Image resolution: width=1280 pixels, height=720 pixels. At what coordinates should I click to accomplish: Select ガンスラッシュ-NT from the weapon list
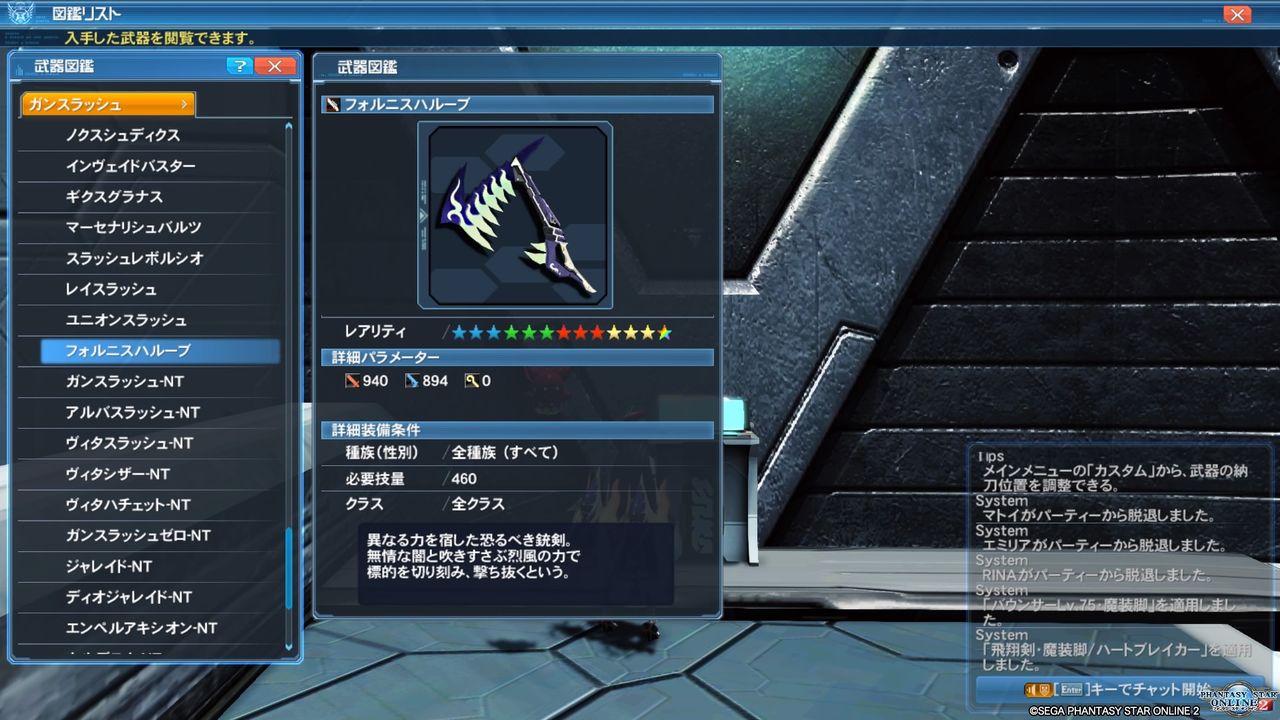pos(148,381)
